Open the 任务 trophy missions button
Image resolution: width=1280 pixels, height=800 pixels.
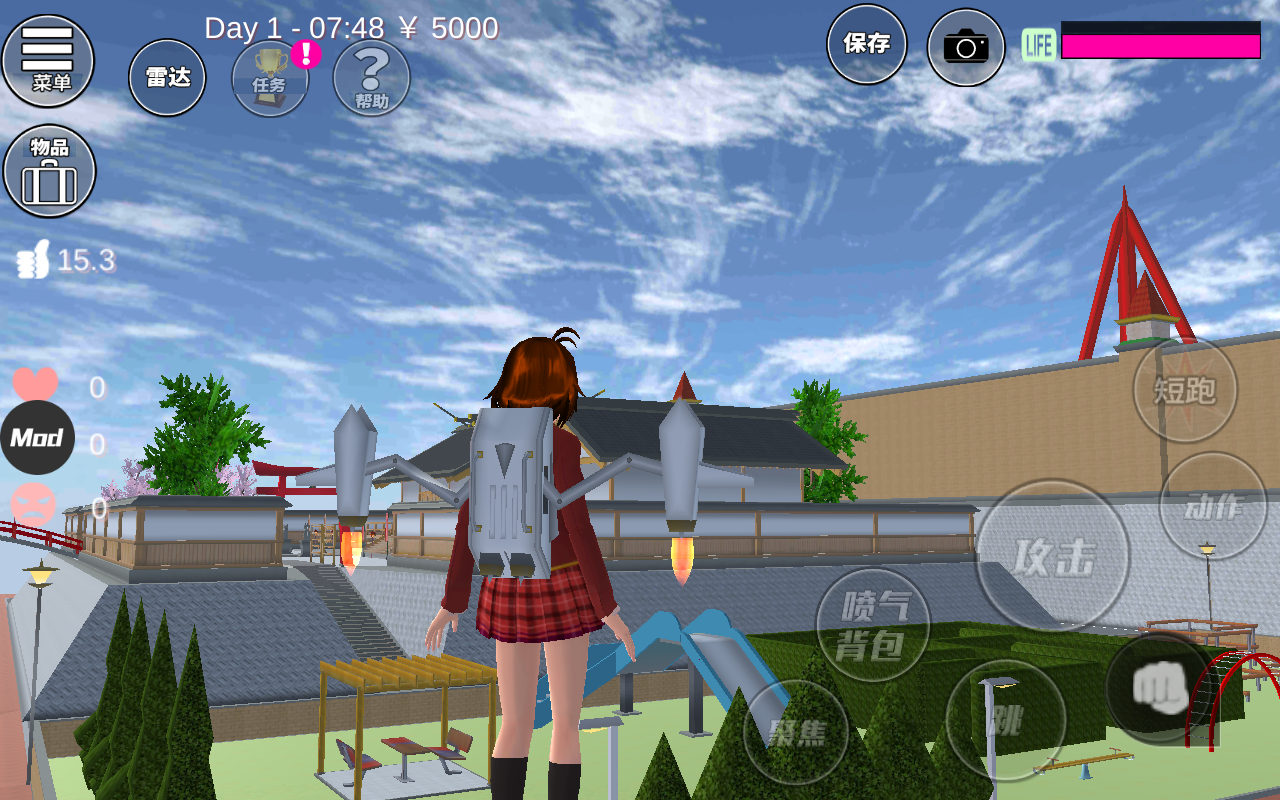point(270,78)
